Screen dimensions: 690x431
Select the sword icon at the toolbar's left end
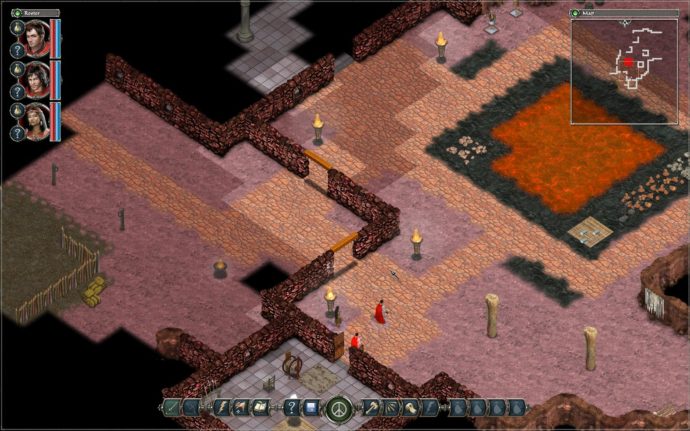[x=172, y=407]
